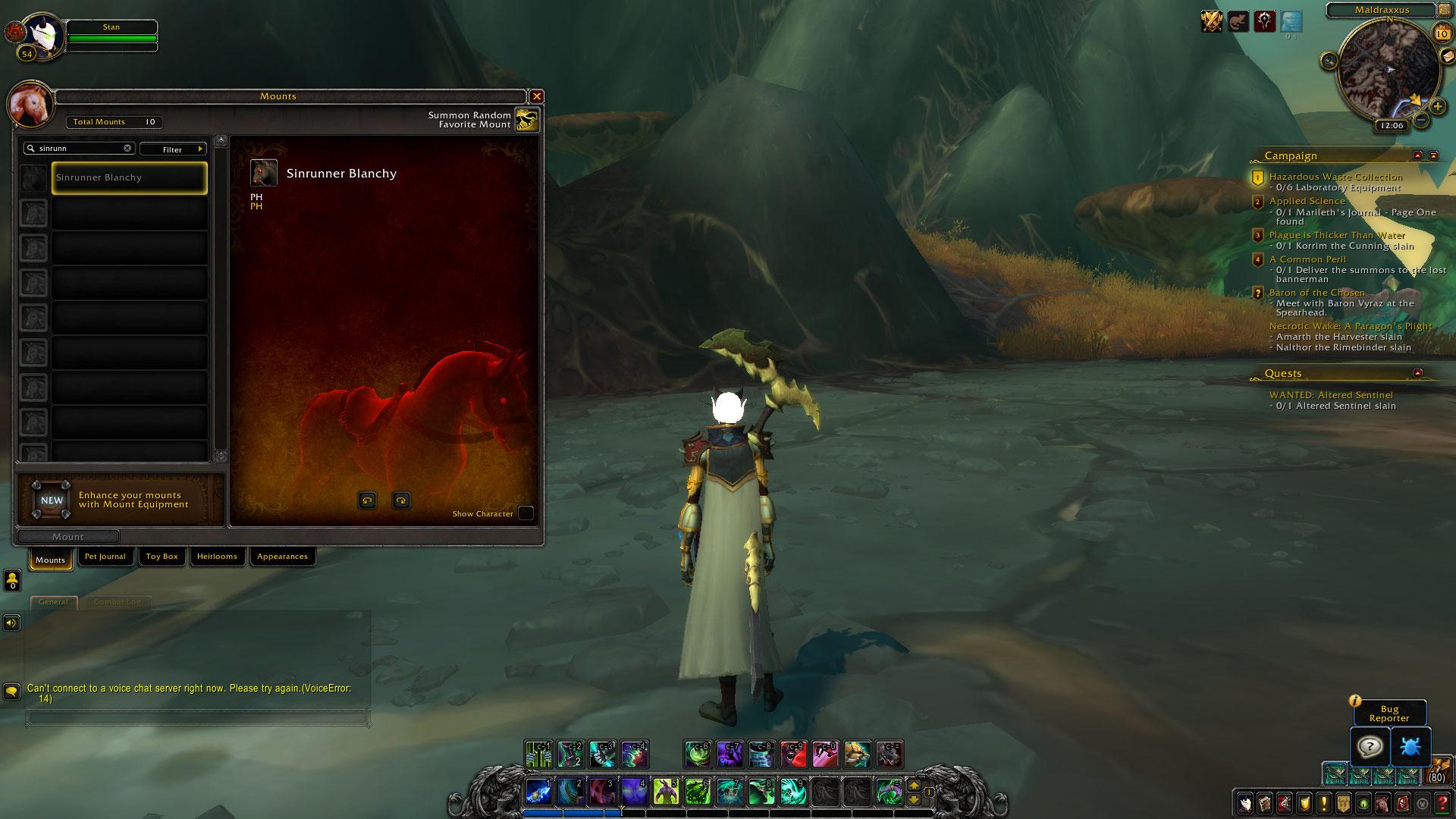Open the Bug Reporter bug icon
1456x819 pixels.
pyautogui.click(x=1410, y=747)
